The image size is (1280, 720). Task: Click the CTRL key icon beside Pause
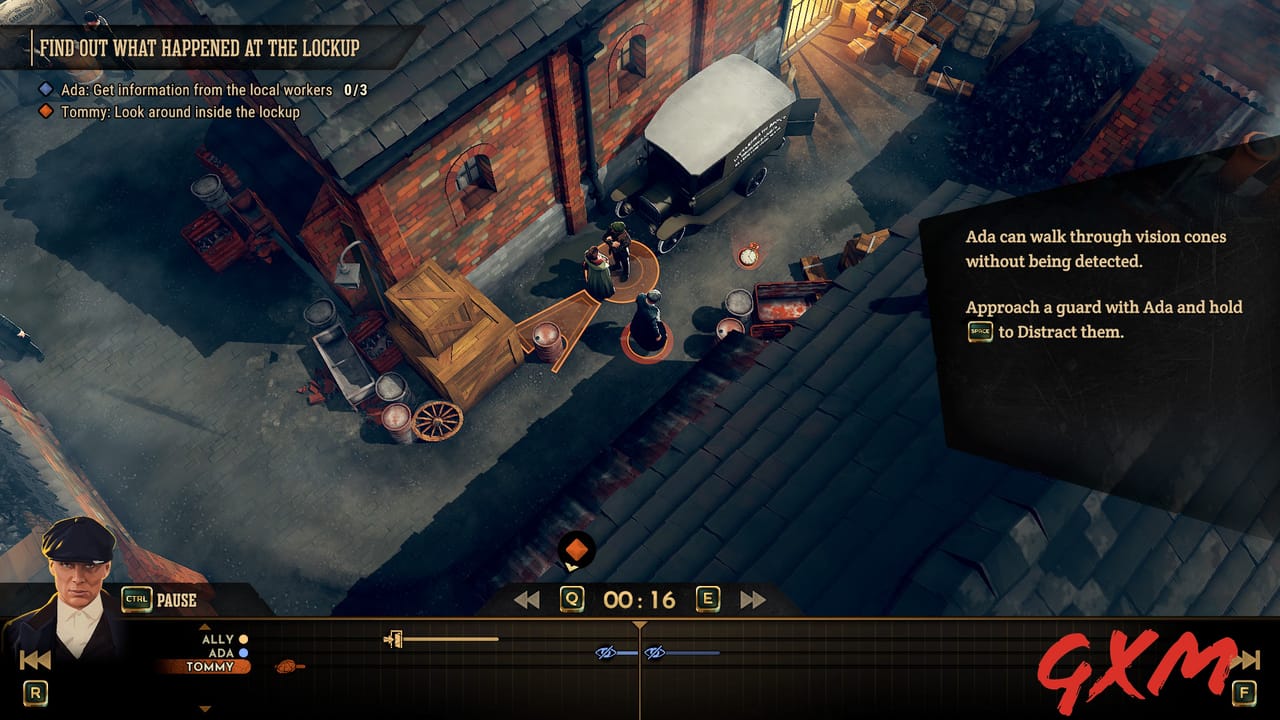(136, 597)
